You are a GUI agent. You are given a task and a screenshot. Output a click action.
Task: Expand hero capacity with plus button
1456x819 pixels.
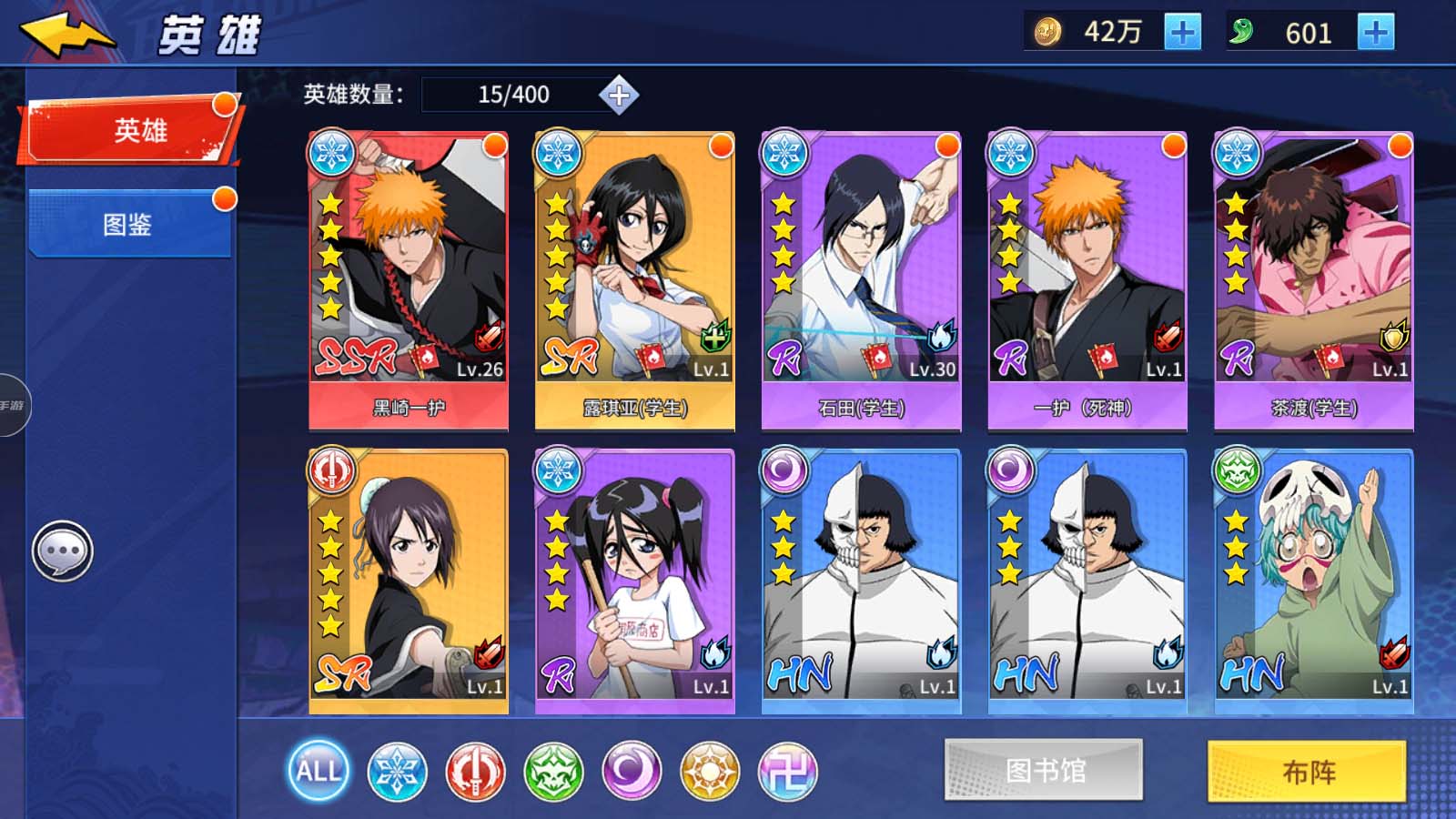tap(619, 95)
